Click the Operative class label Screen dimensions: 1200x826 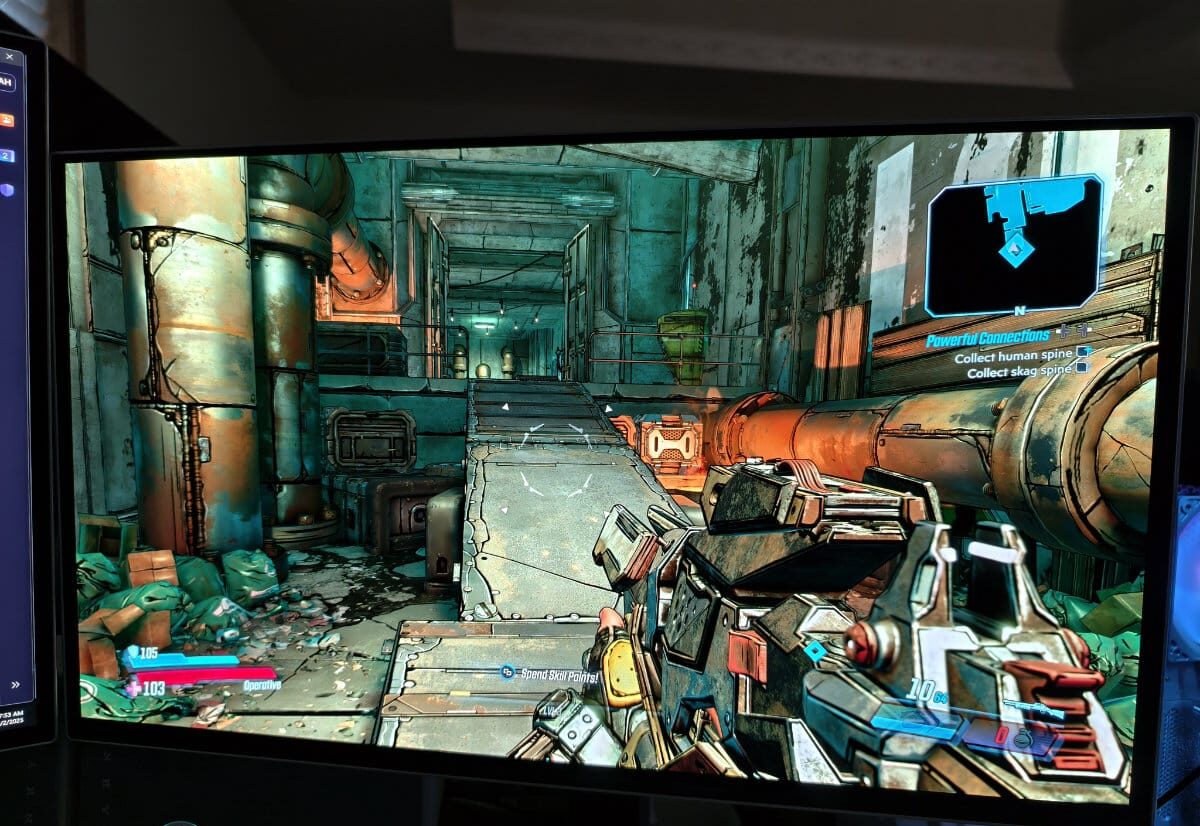click(262, 685)
